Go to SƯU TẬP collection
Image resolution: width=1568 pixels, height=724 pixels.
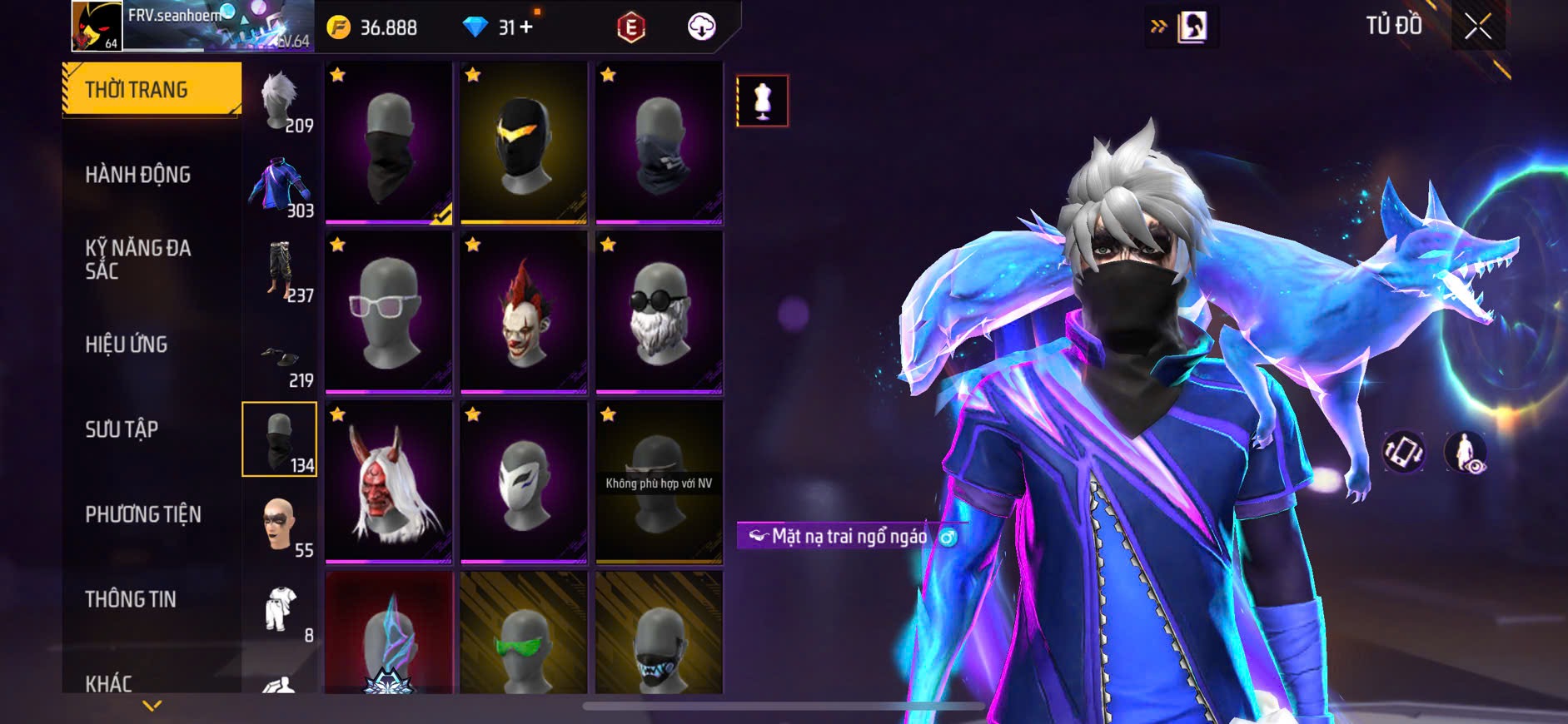point(122,429)
